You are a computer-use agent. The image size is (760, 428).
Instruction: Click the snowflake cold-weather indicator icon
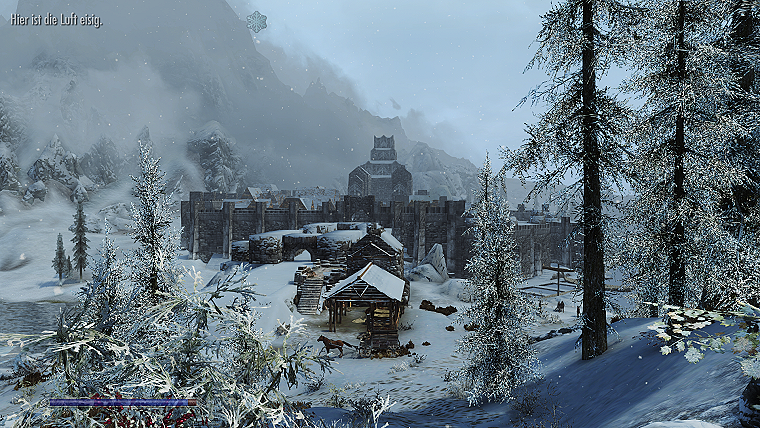click(257, 21)
